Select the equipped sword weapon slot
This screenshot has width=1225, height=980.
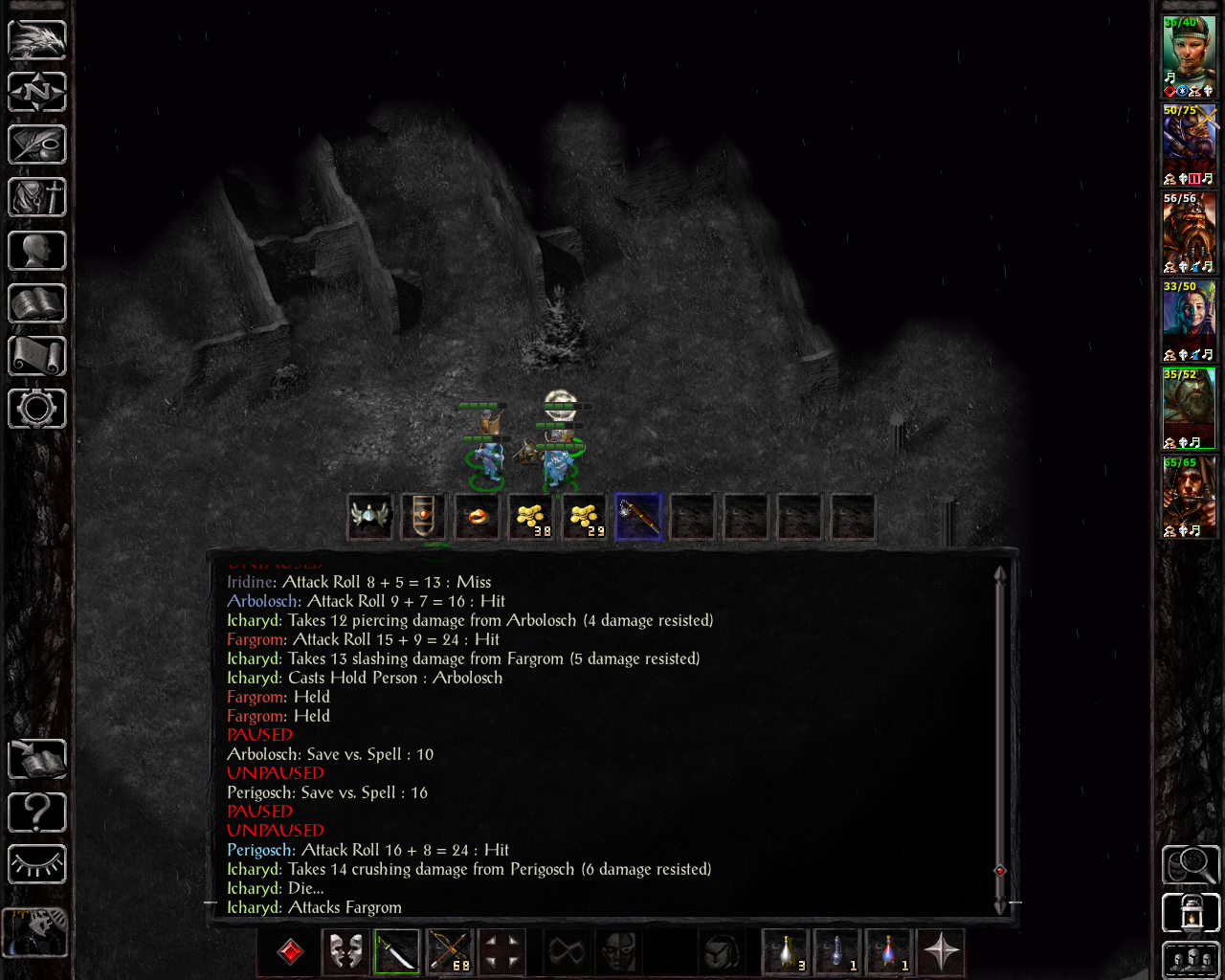click(397, 952)
